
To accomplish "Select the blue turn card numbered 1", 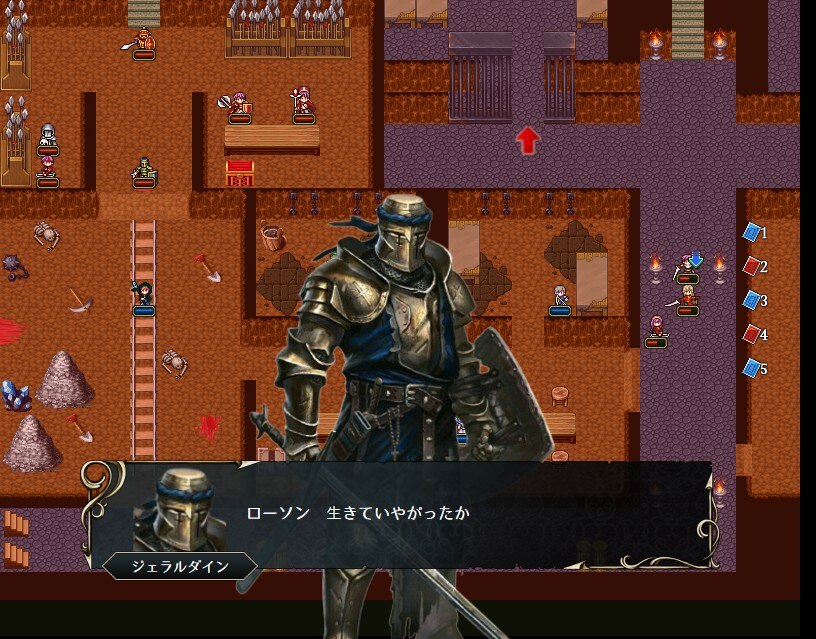I will coord(752,233).
